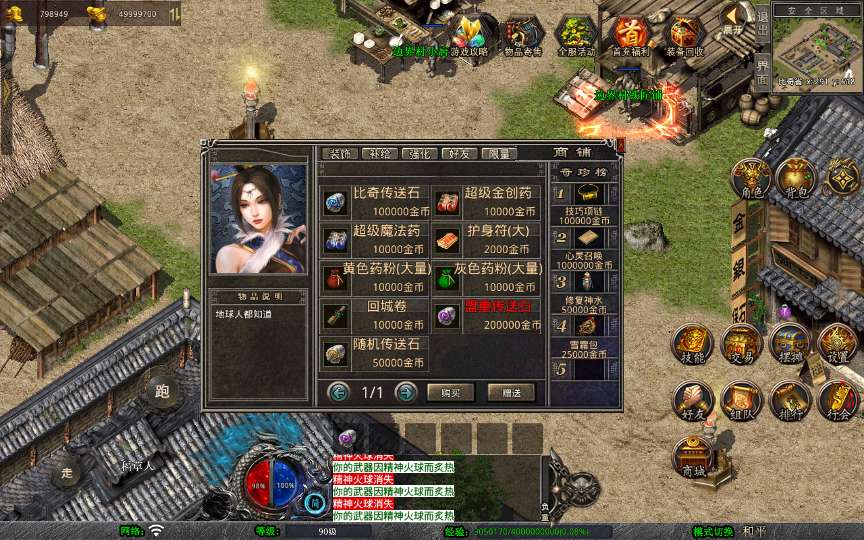This screenshot has height=540, width=864.
Task: Pick the 护身符(大) item
Action: [x=488, y=240]
